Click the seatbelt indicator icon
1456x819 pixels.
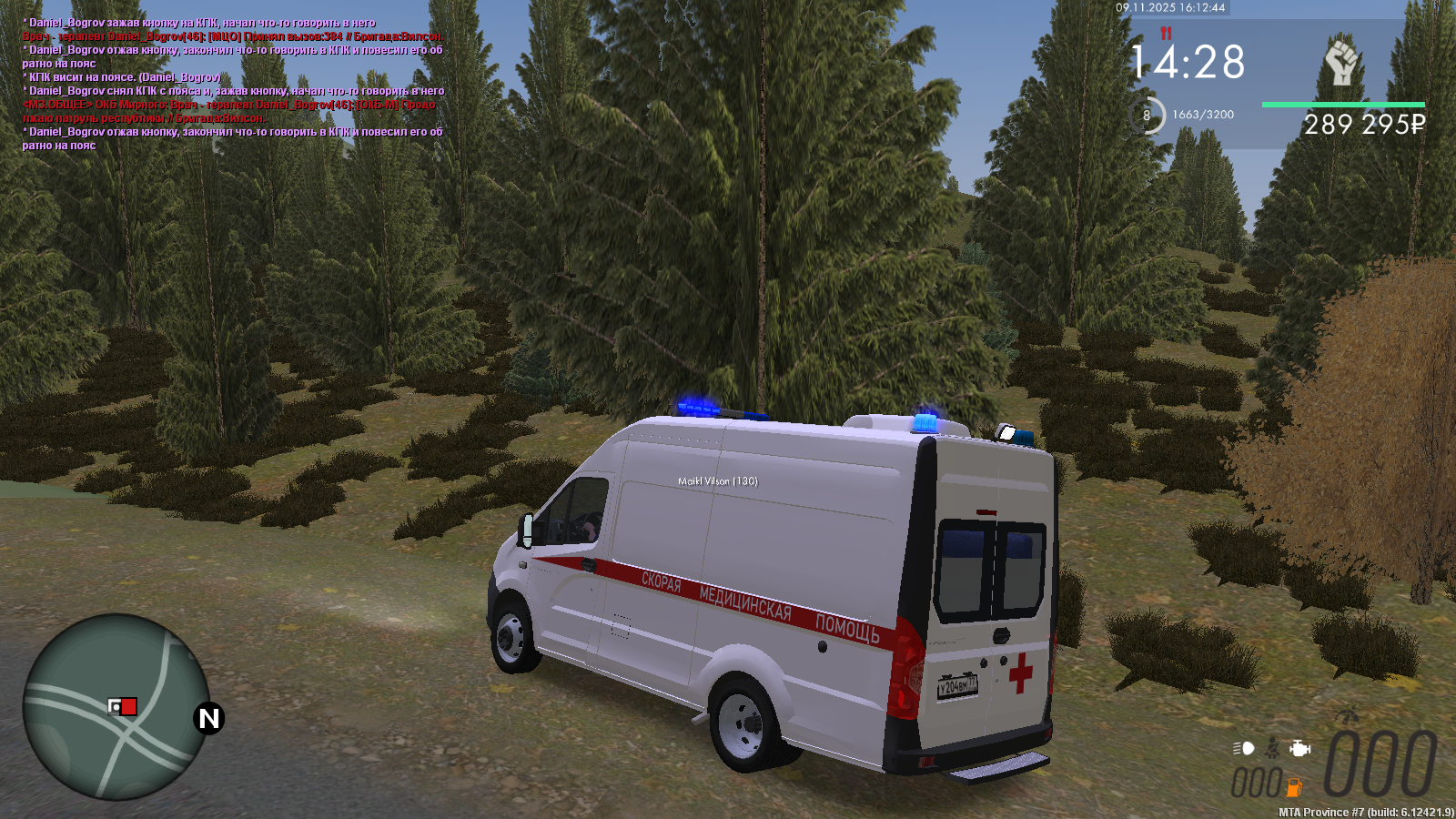[1273, 748]
